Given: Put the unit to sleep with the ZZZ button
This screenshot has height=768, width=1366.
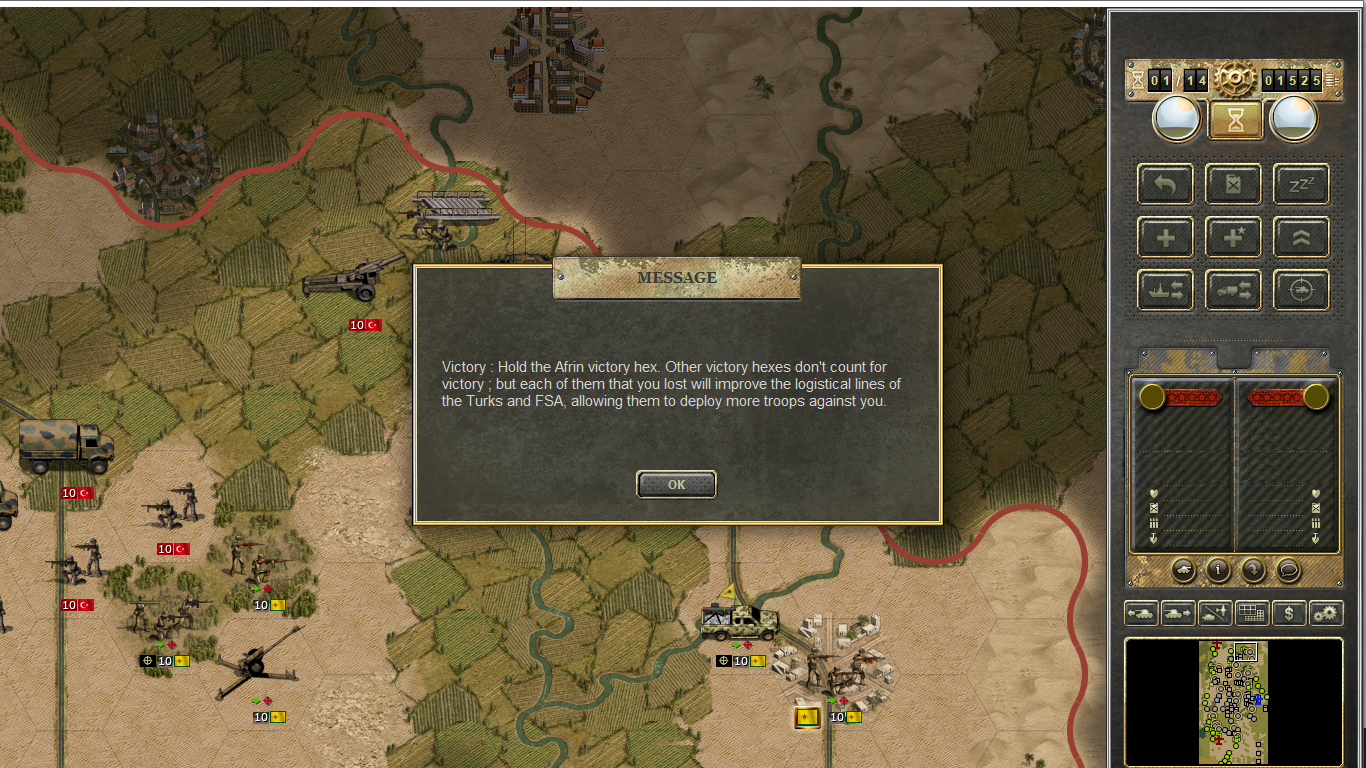Looking at the screenshot, I should (x=1301, y=184).
